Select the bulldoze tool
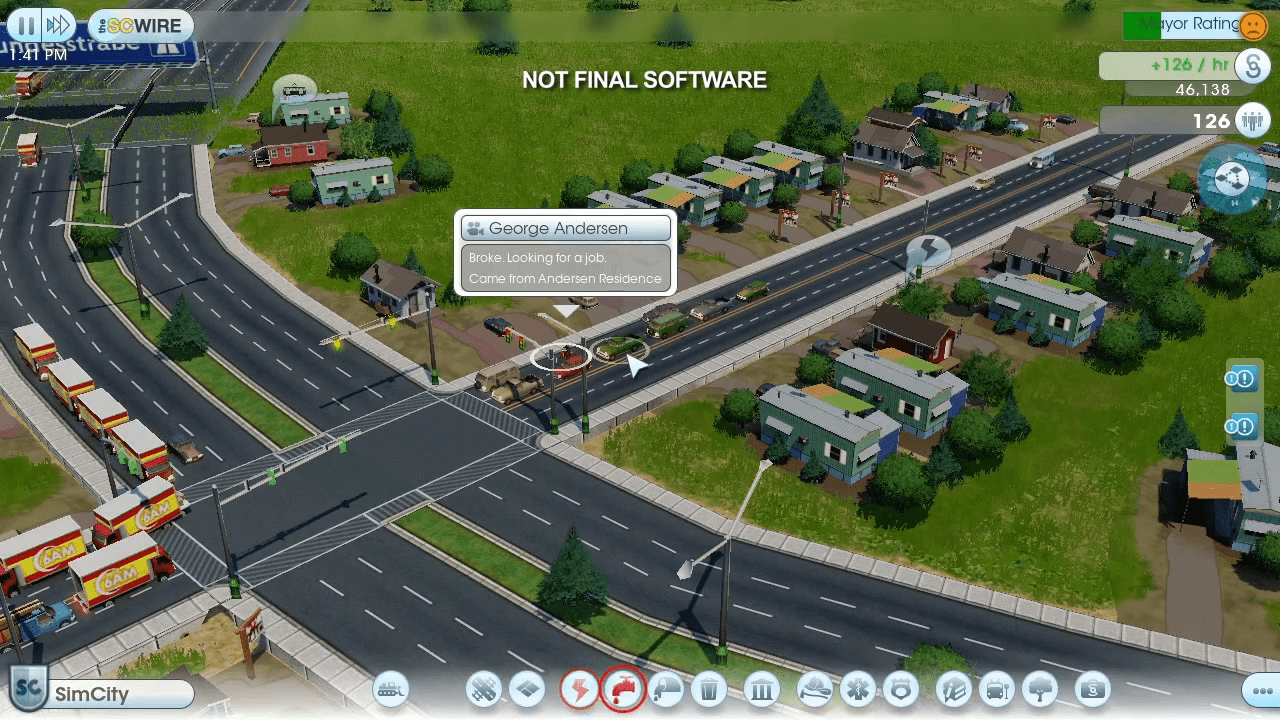The width and height of the screenshot is (1280, 720). coord(390,690)
